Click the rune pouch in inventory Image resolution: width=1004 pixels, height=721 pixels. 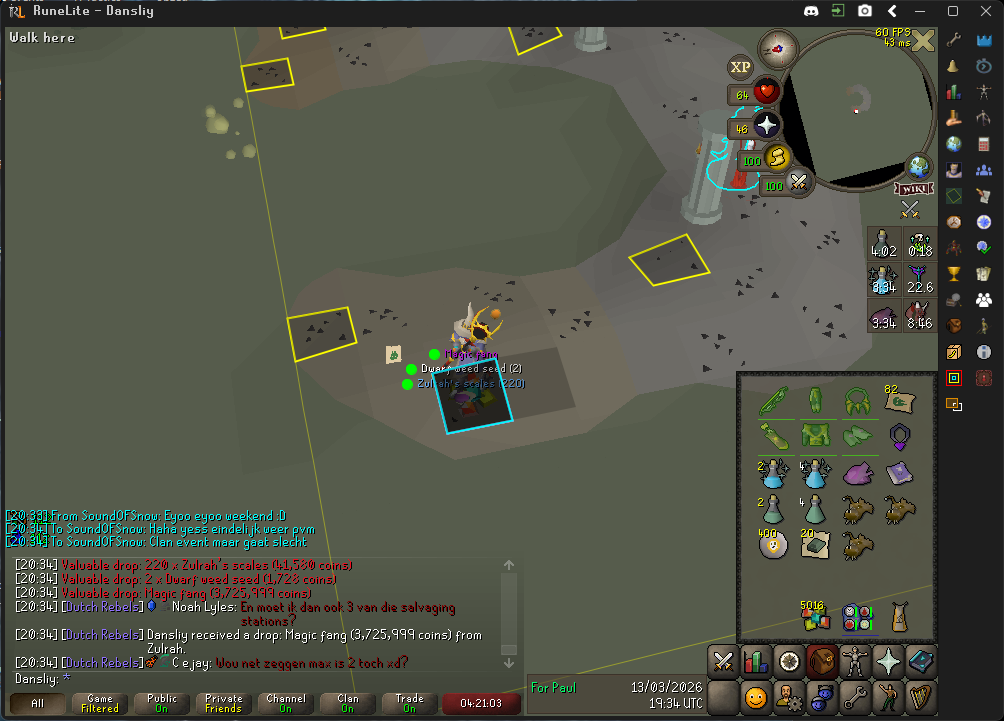coord(856,617)
